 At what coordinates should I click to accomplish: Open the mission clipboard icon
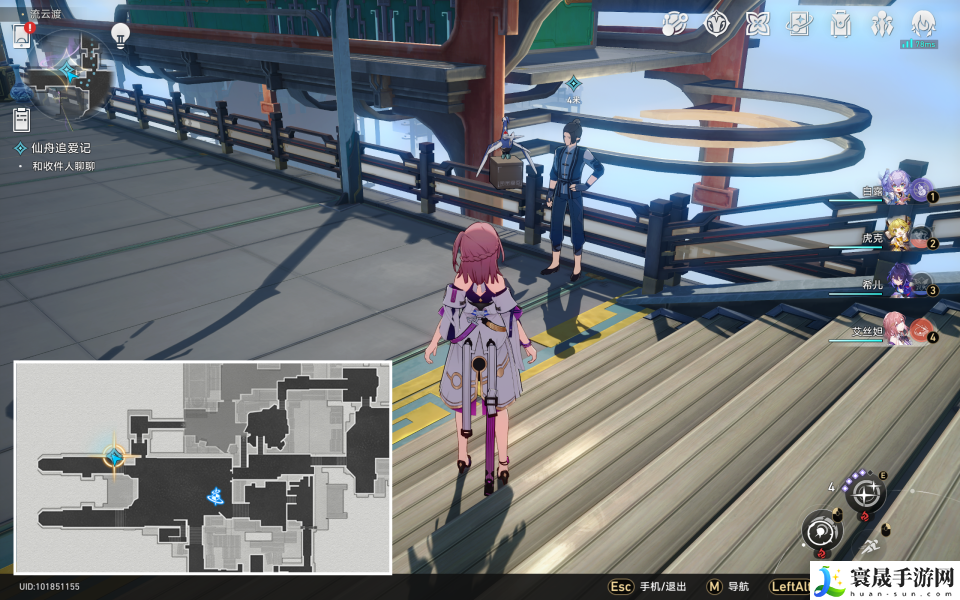point(21,120)
